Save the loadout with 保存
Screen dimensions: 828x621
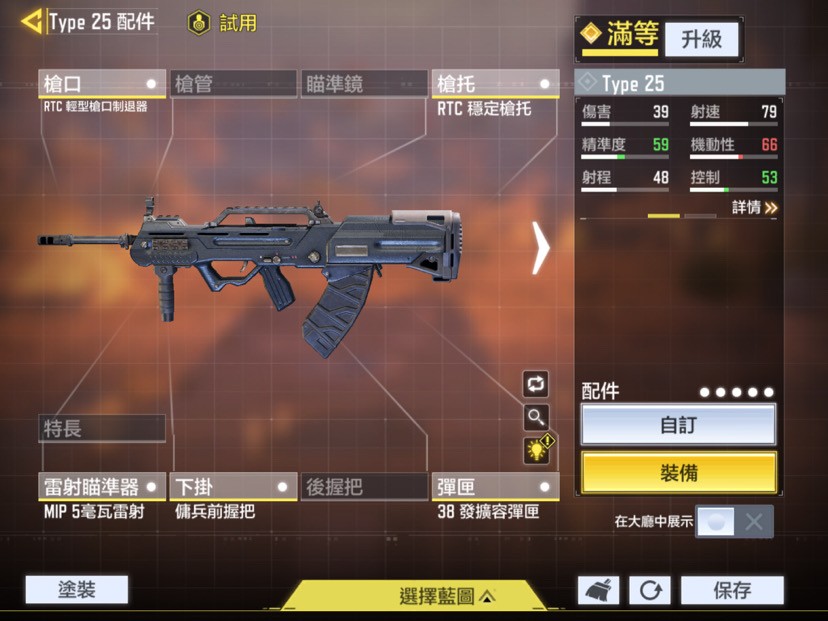[x=732, y=590]
